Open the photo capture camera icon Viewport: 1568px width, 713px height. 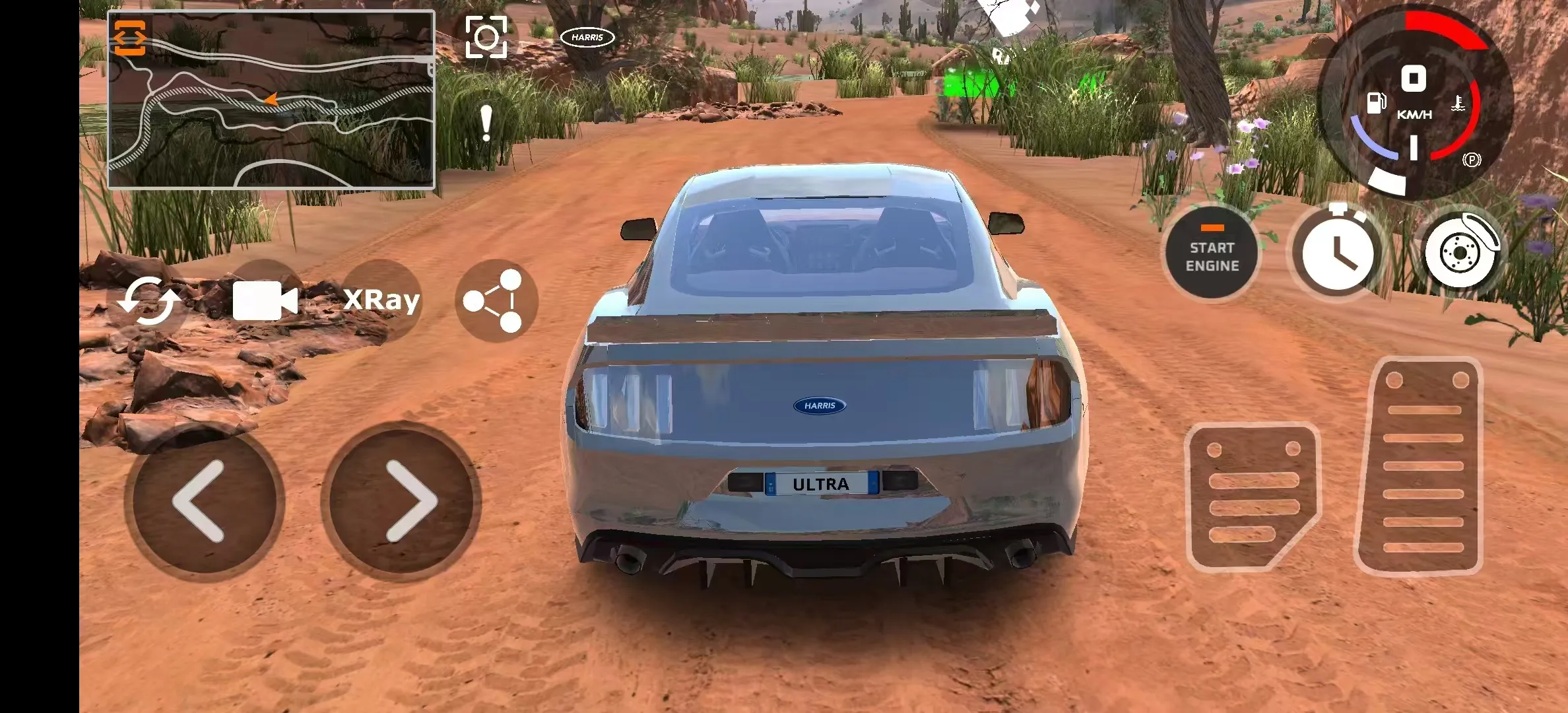[x=486, y=38]
